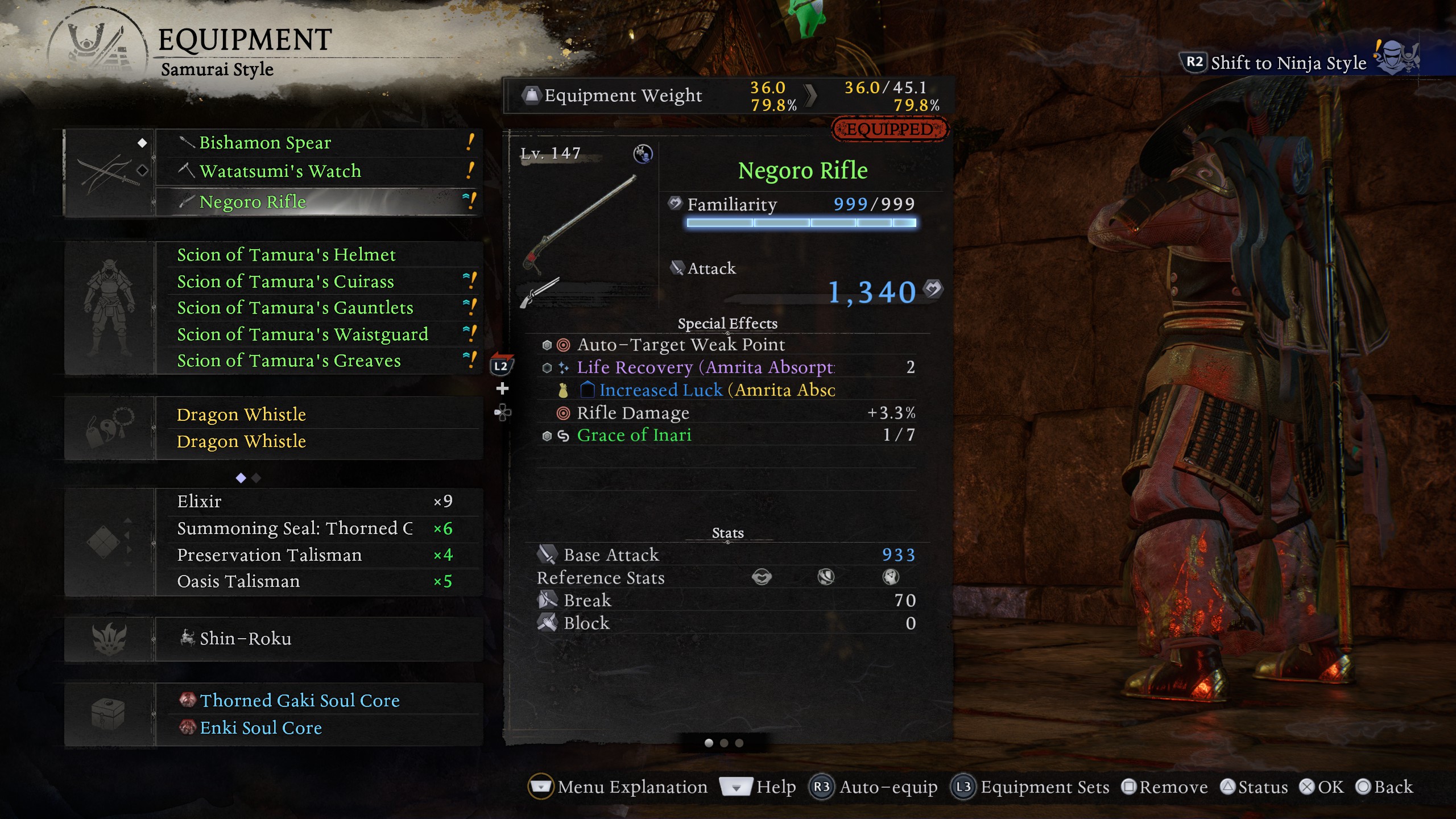Screen dimensions: 1456x819
Task: Open Scion of Tamura's Helmet slot
Action: (318, 255)
